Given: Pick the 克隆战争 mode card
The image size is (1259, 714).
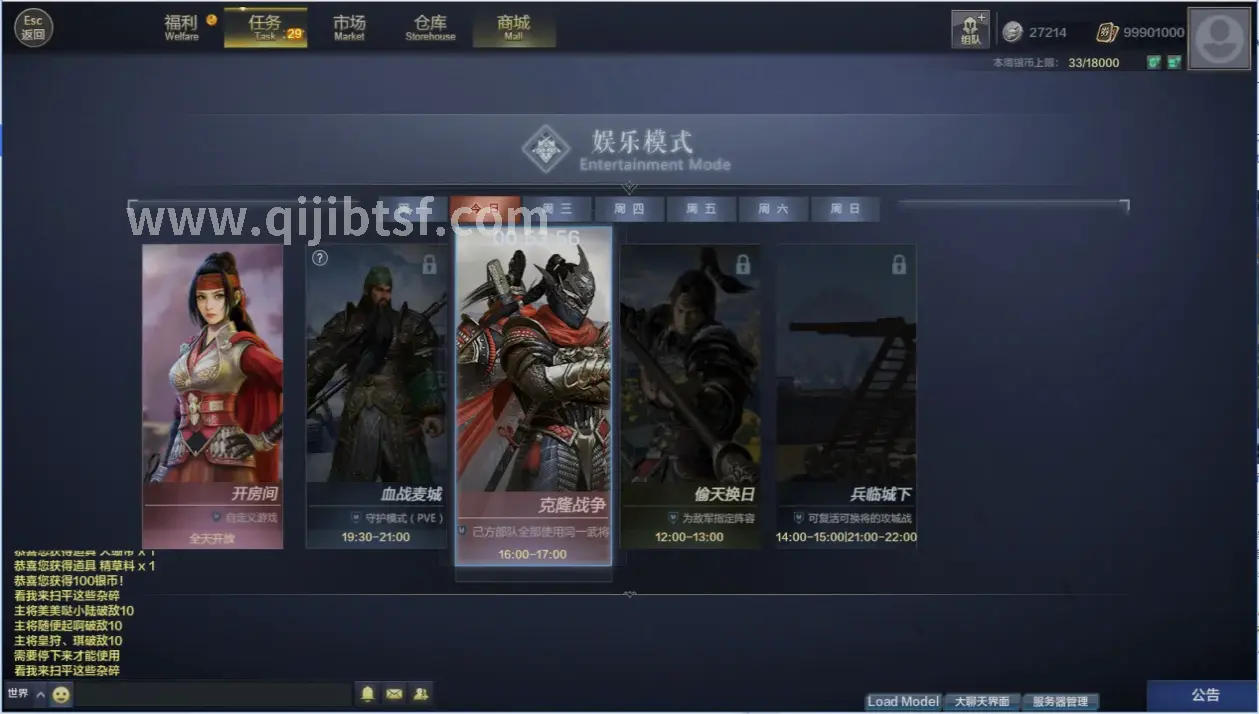Looking at the screenshot, I should [533, 396].
